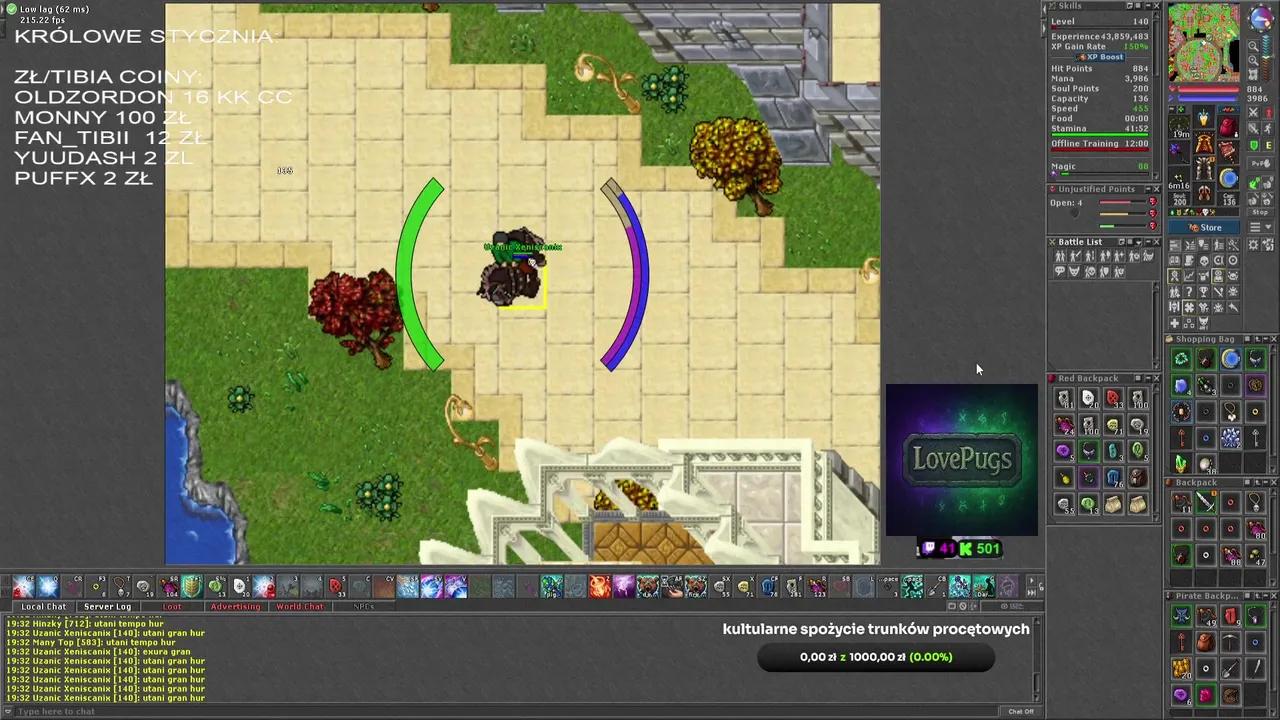This screenshot has width=1280, height=720.
Task: Open the World Chat tab
Action: [x=299, y=606]
